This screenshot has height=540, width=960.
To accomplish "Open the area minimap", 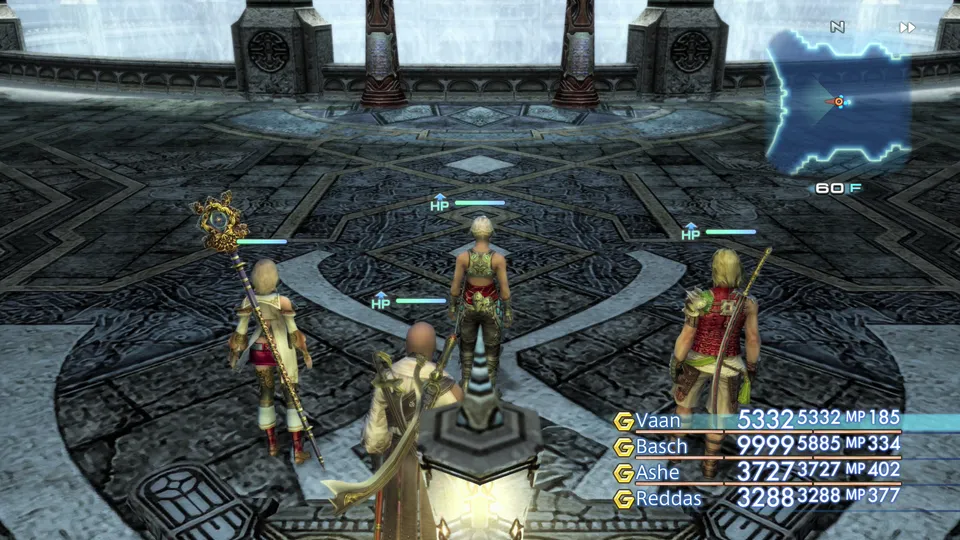I will tap(838, 101).
